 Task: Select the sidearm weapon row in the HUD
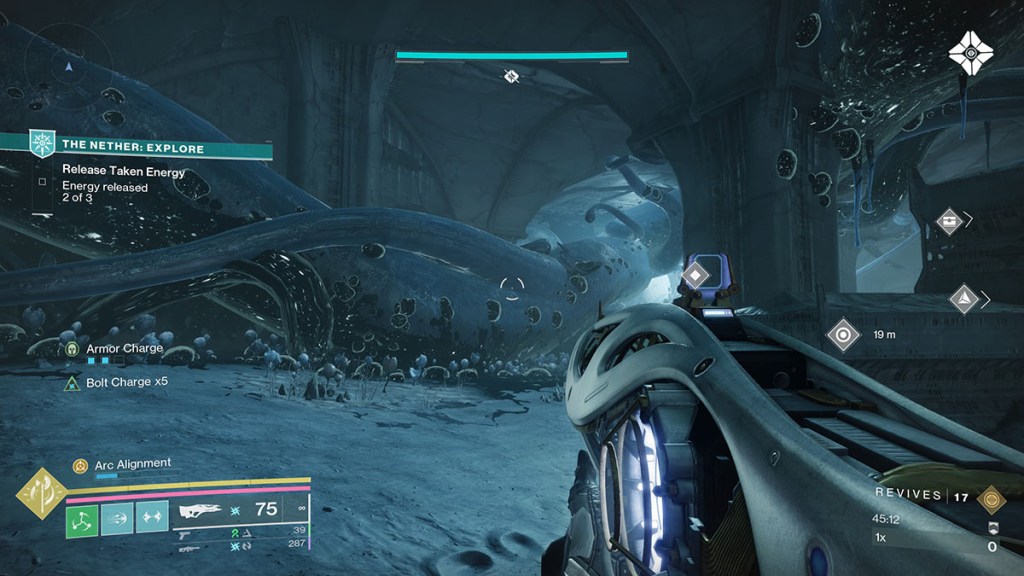(185, 535)
